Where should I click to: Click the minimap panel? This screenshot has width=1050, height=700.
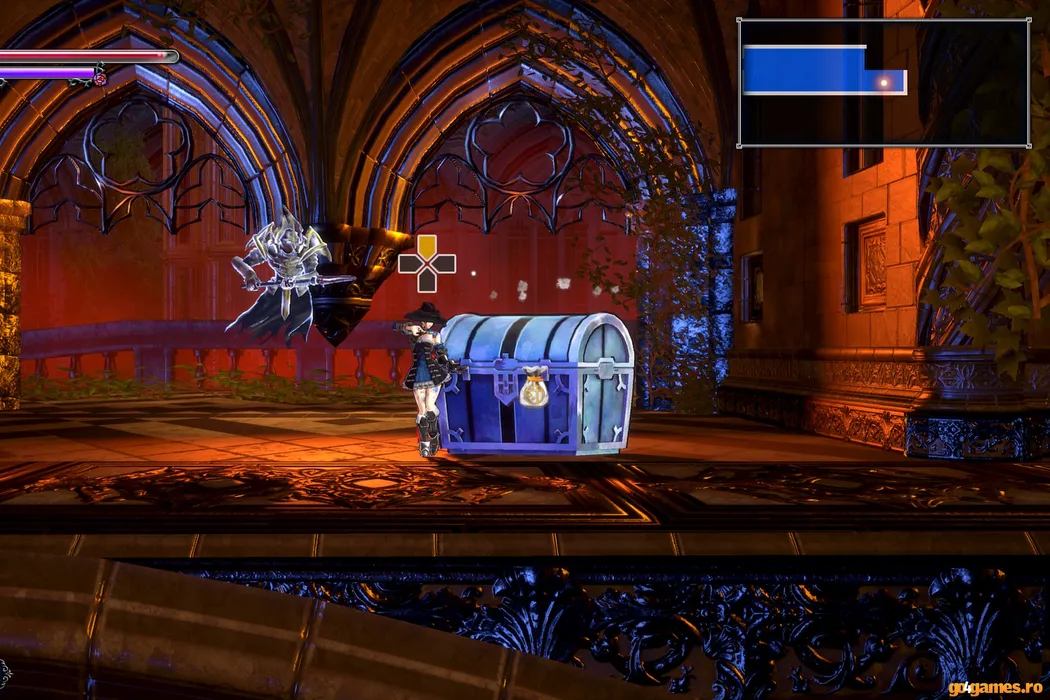pos(884,83)
